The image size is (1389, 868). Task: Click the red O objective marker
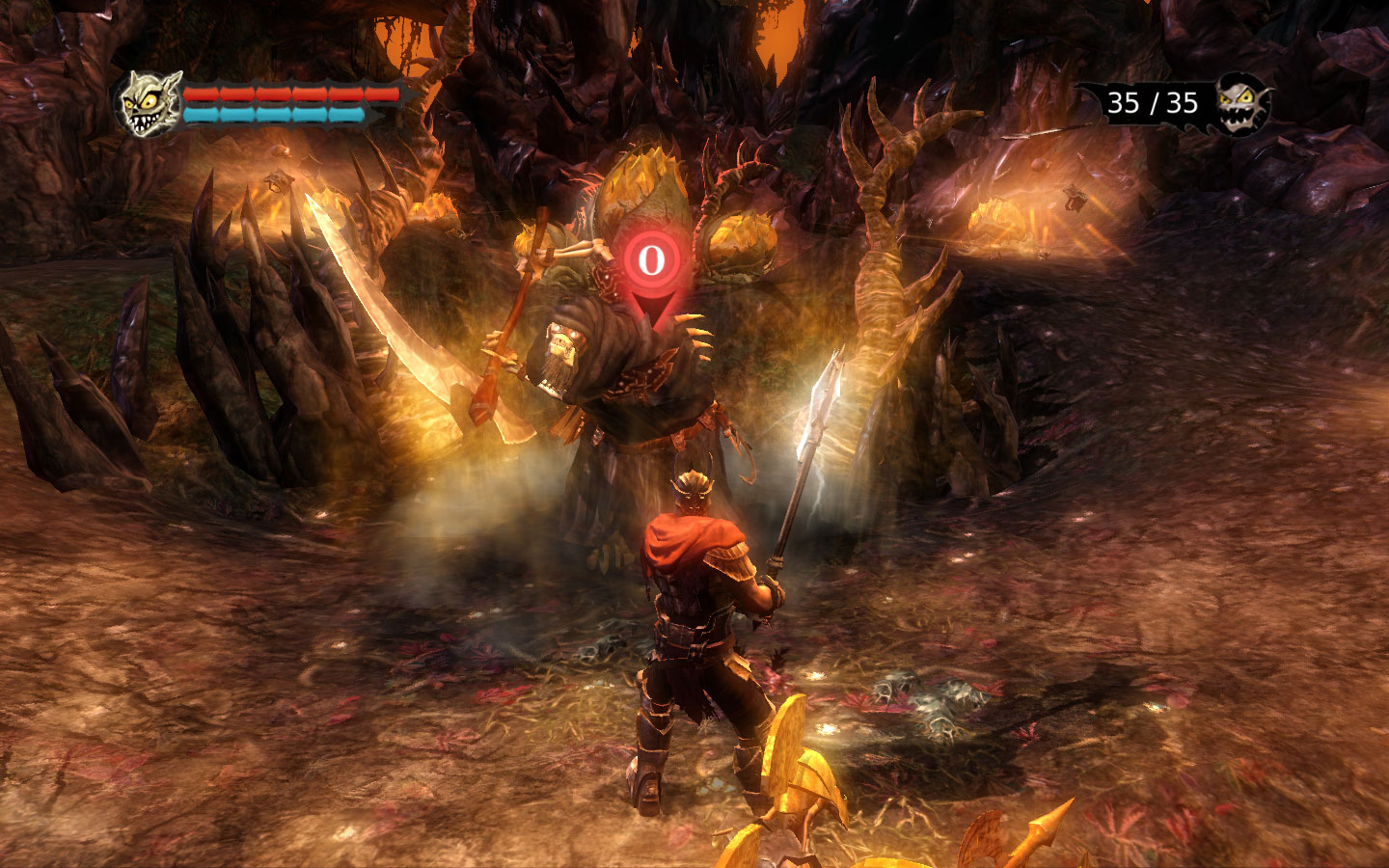coord(652,260)
